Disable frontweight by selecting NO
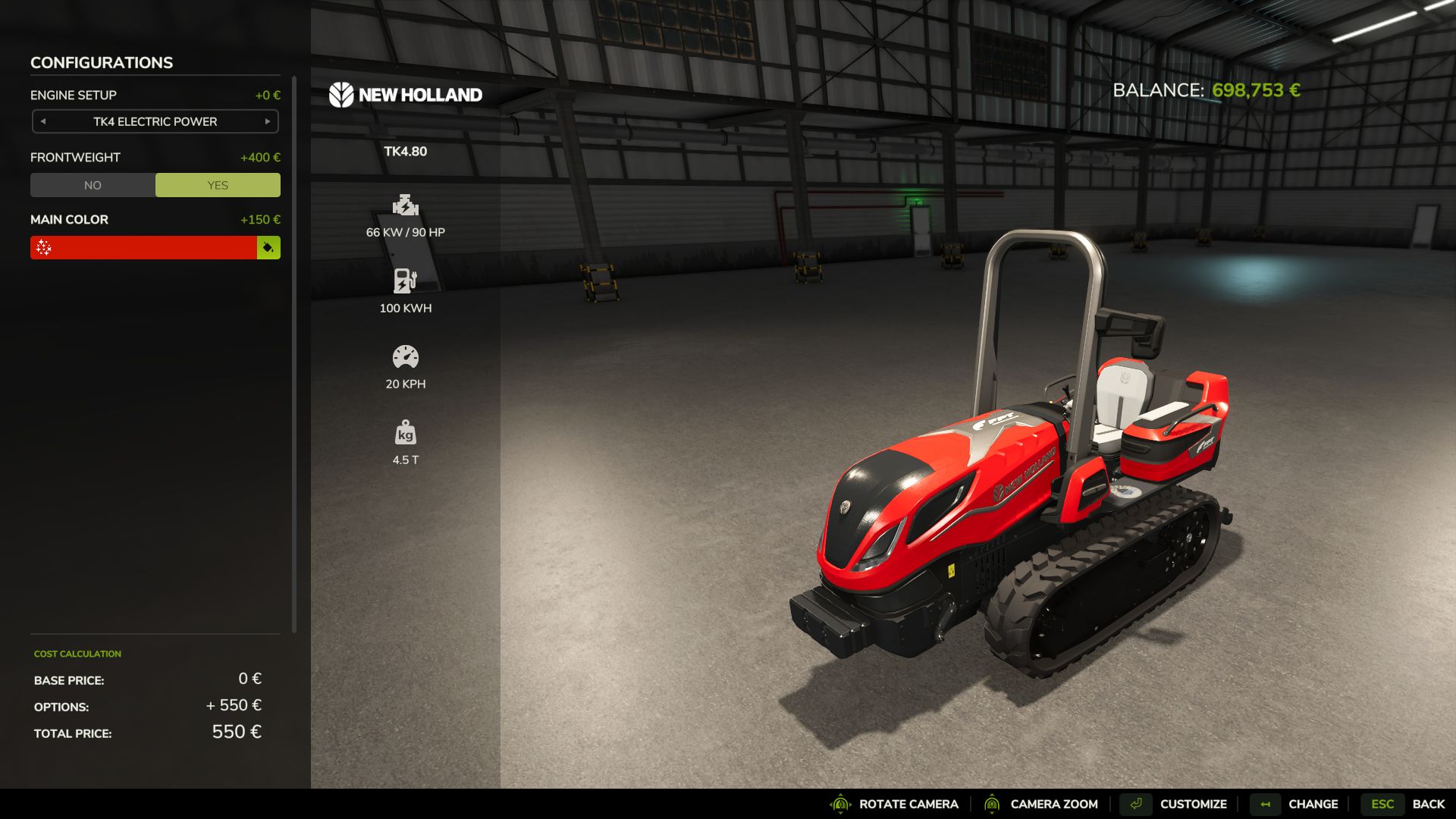Viewport: 1456px width, 819px height. [93, 184]
